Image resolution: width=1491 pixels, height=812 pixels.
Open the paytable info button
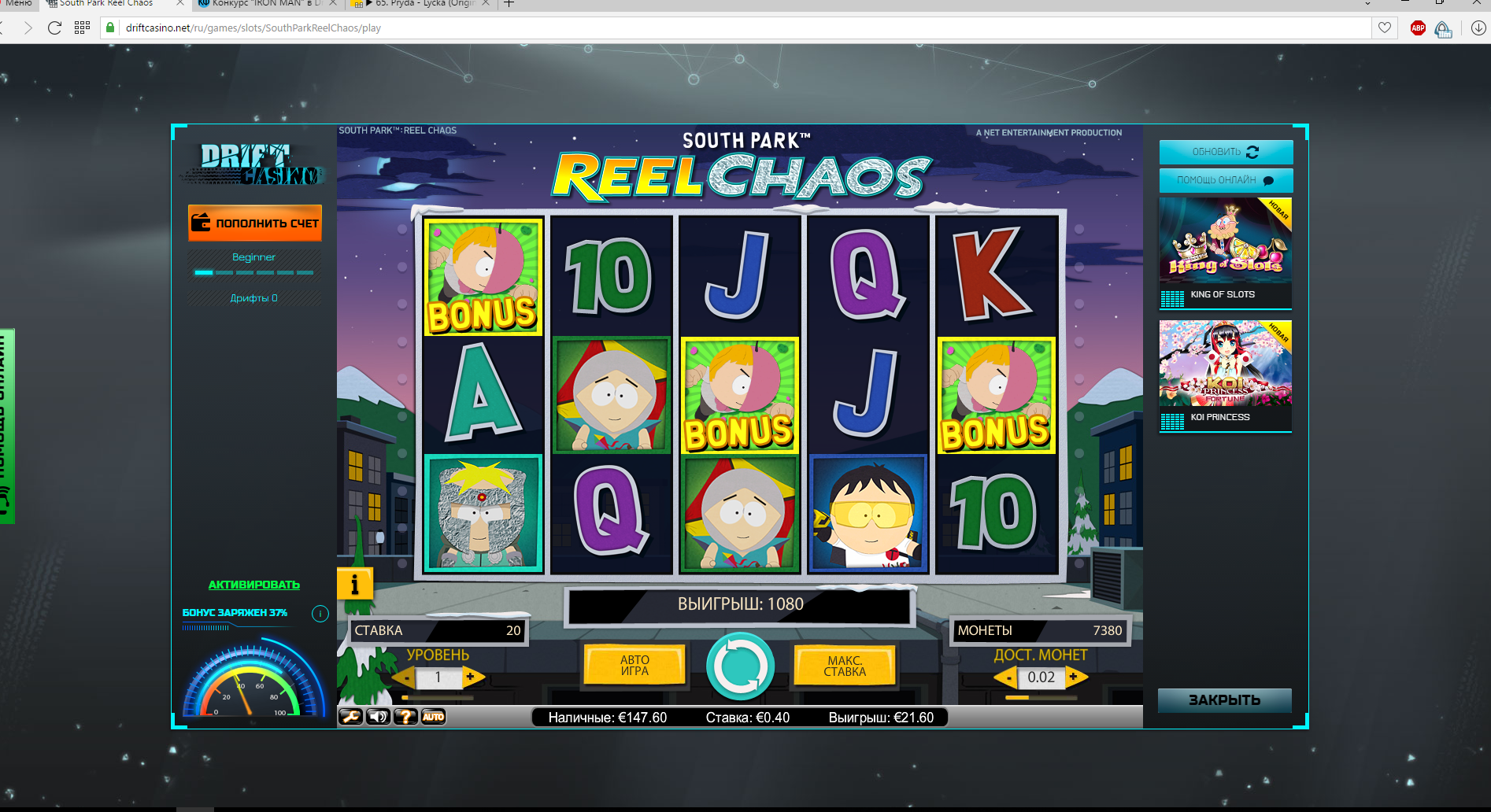click(354, 585)
